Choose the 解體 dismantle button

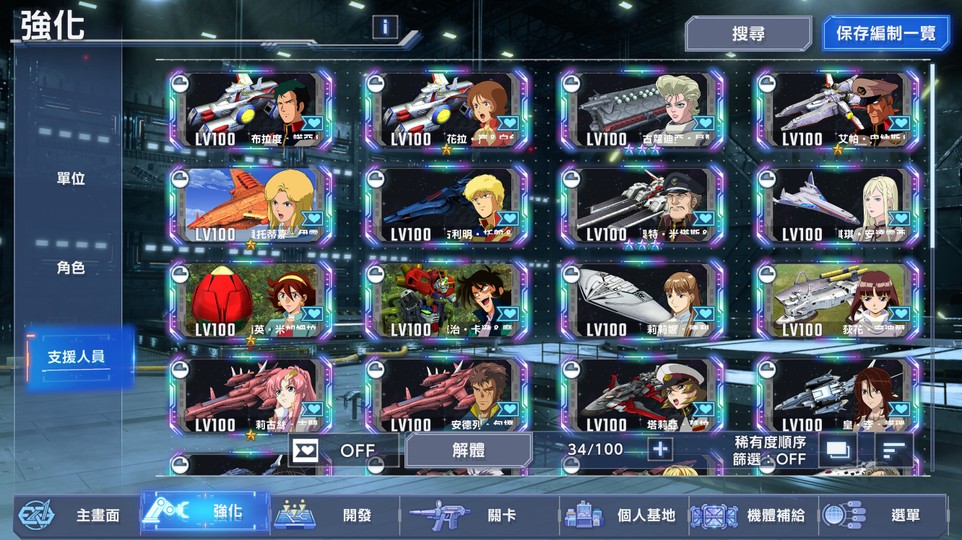click(468, 449)
